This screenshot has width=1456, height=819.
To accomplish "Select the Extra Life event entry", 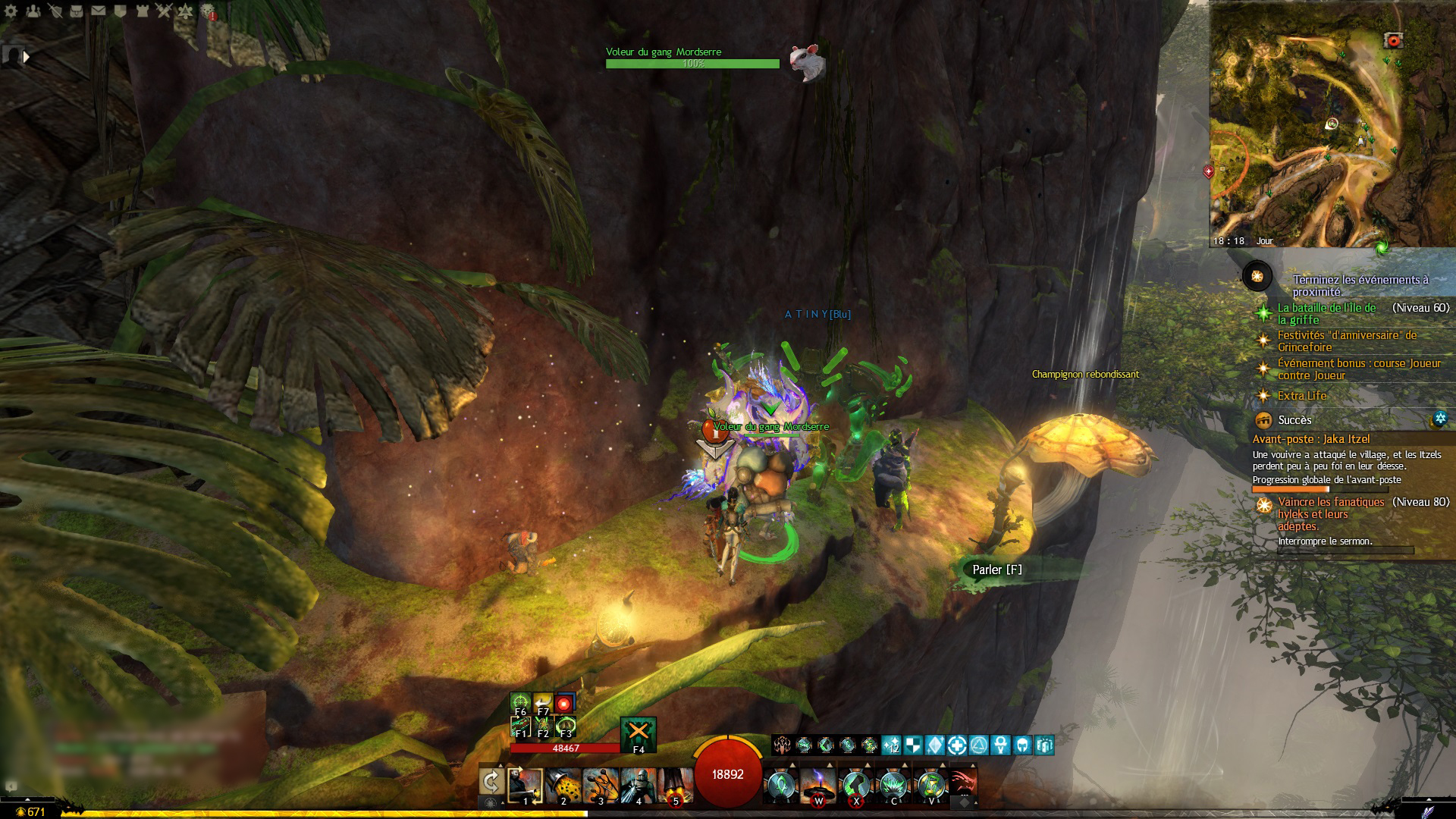I will tap(1301, 395).
